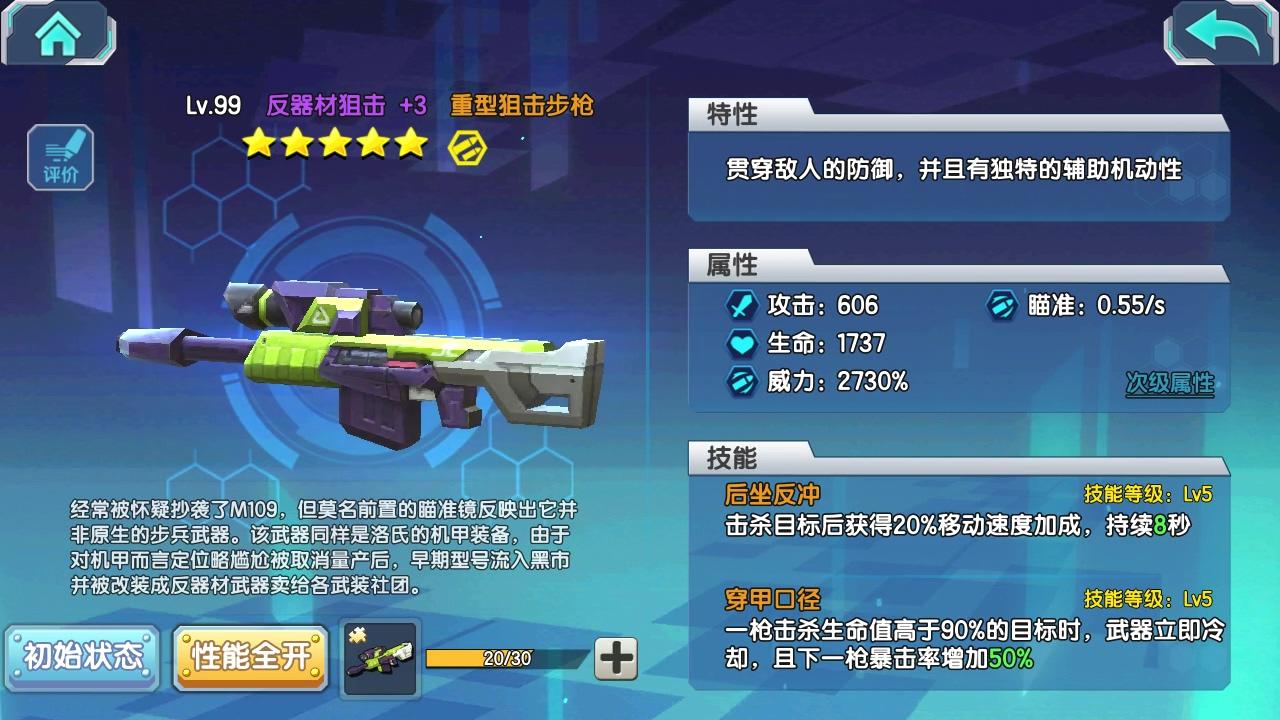Click the plus button beside progress bar
Screen dimensions: 1280x720
[x=616, y=658]
